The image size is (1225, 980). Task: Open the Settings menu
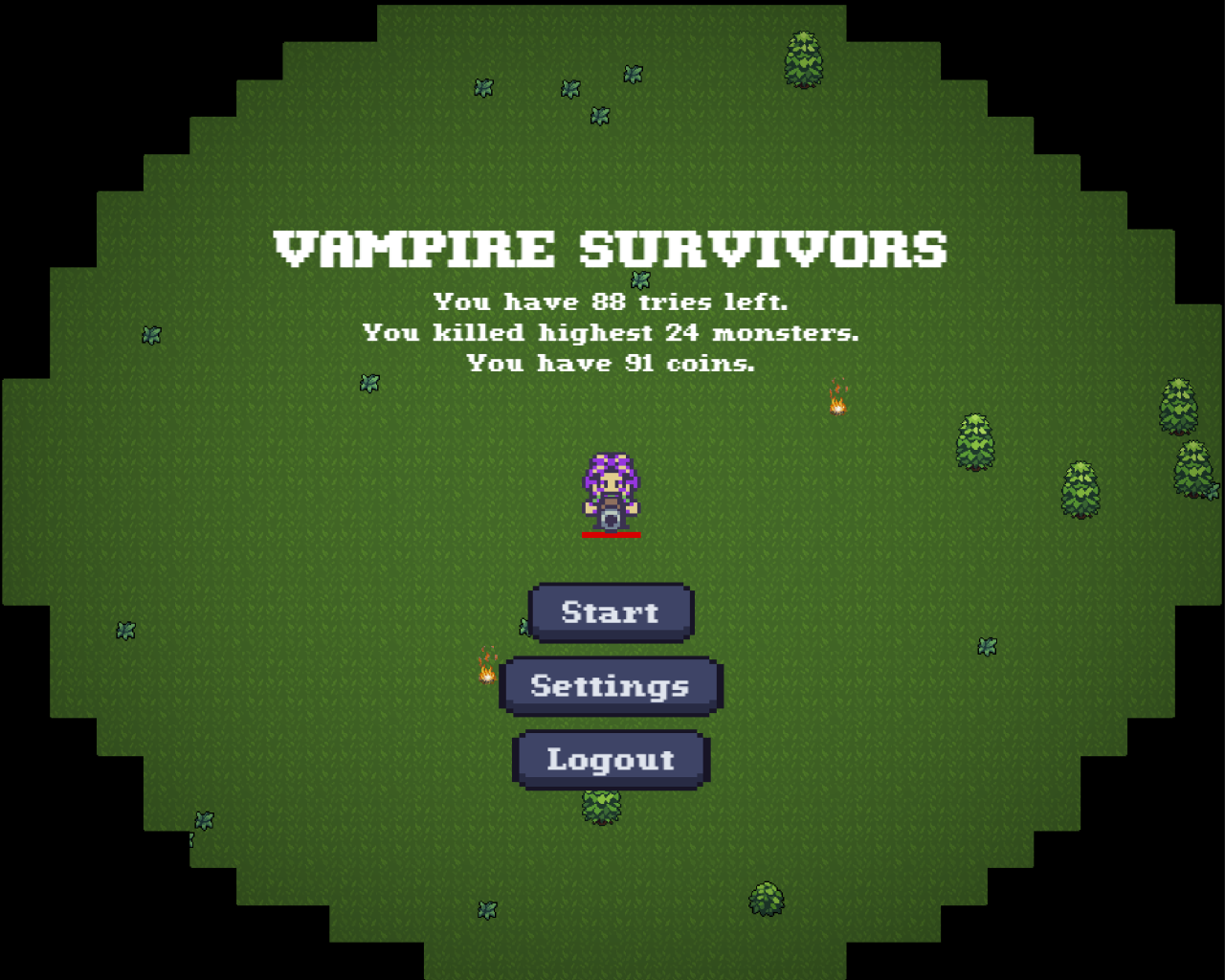610,684
